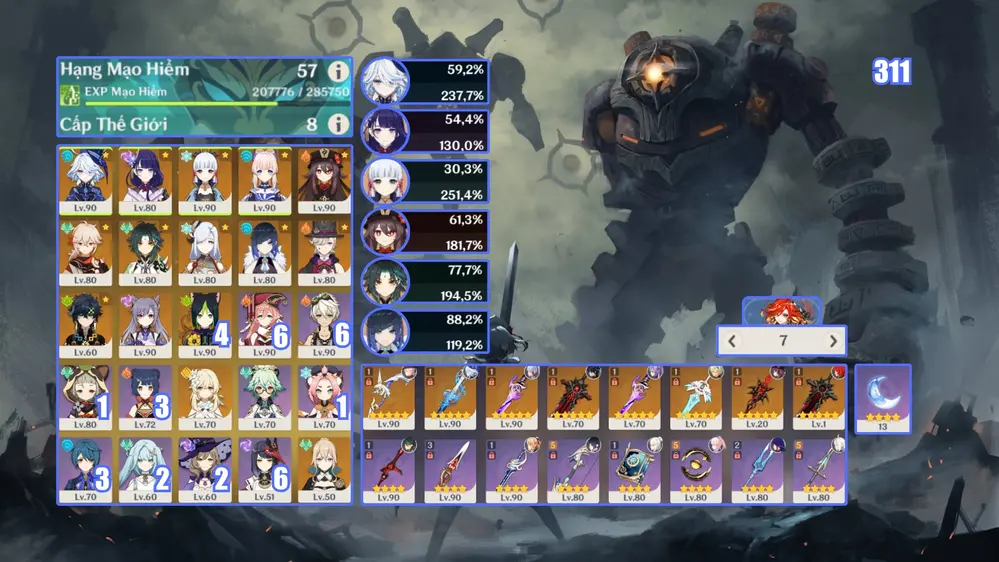Image resolution: width=999 pixels, height=562 pixels.
Task: Select Kokomi's character card
Action: point(265,180)
